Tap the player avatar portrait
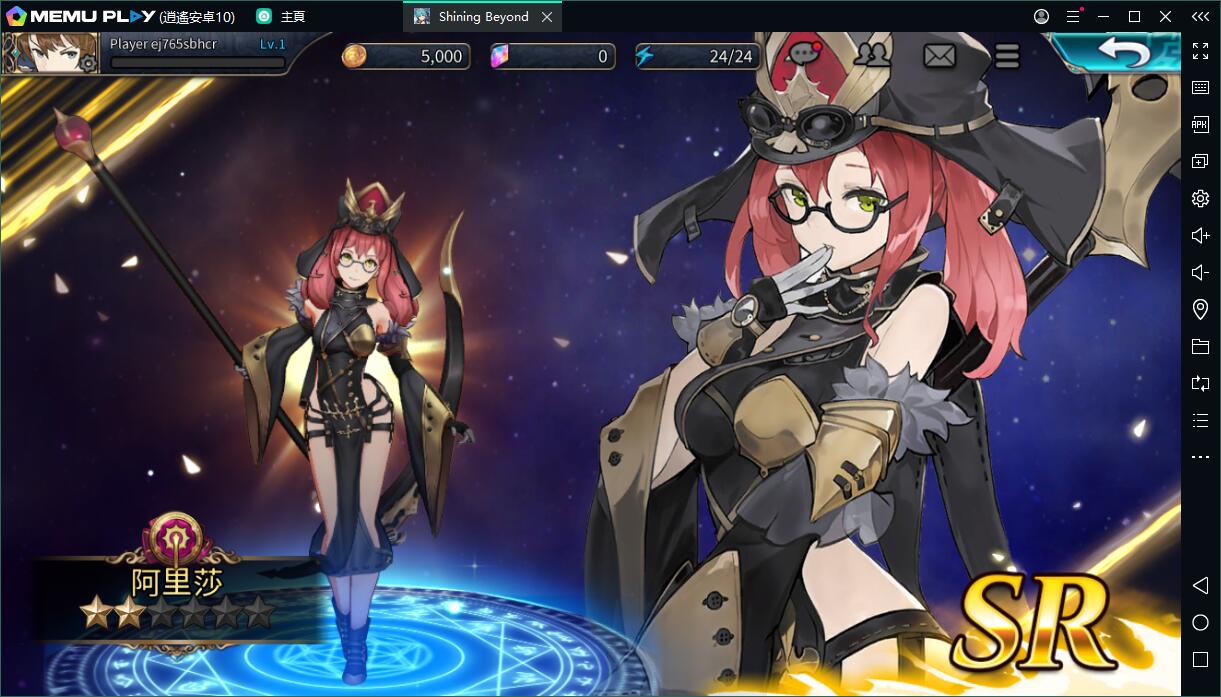 click(51, 54)
